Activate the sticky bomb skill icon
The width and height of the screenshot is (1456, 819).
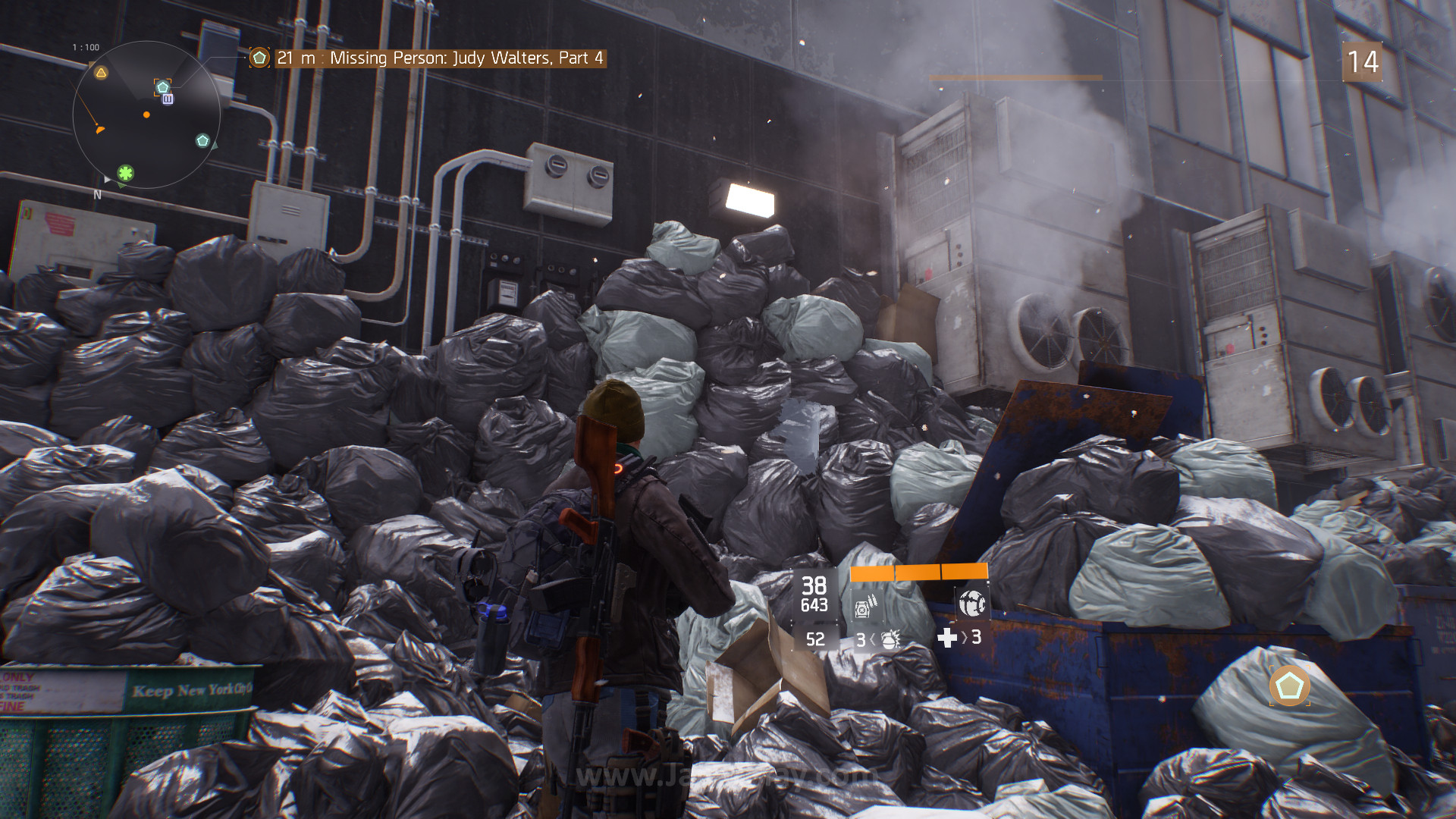971,603
